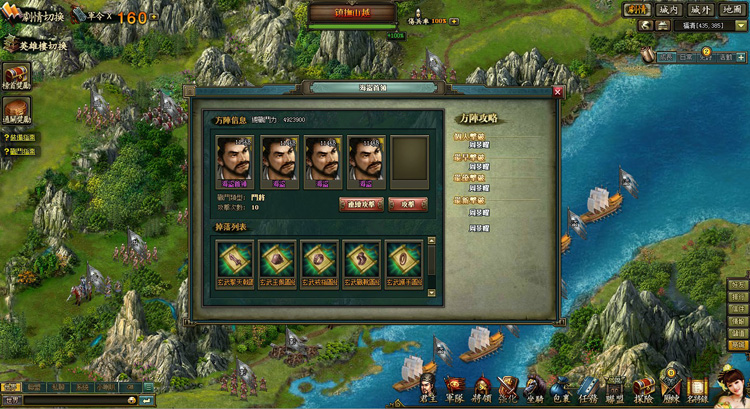This screenshot has width=750, height=409.
Task: Select the 玄武擊天劍 drop item
Action: pyautogui.click(x=236, y=262)
